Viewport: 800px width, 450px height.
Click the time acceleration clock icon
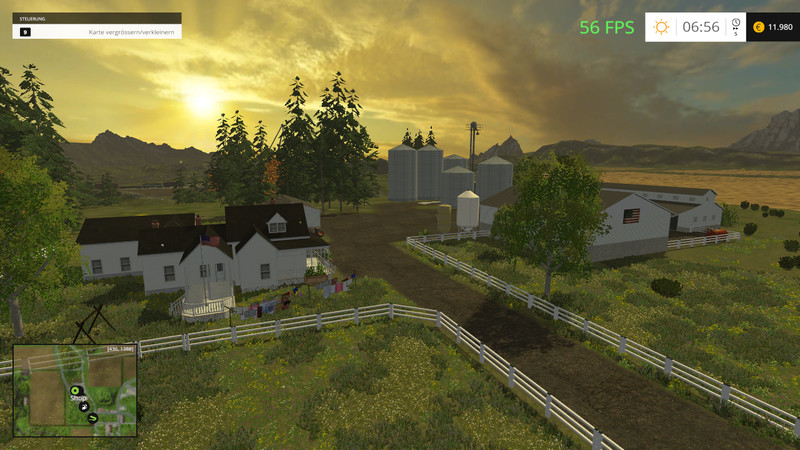[735, 24]
